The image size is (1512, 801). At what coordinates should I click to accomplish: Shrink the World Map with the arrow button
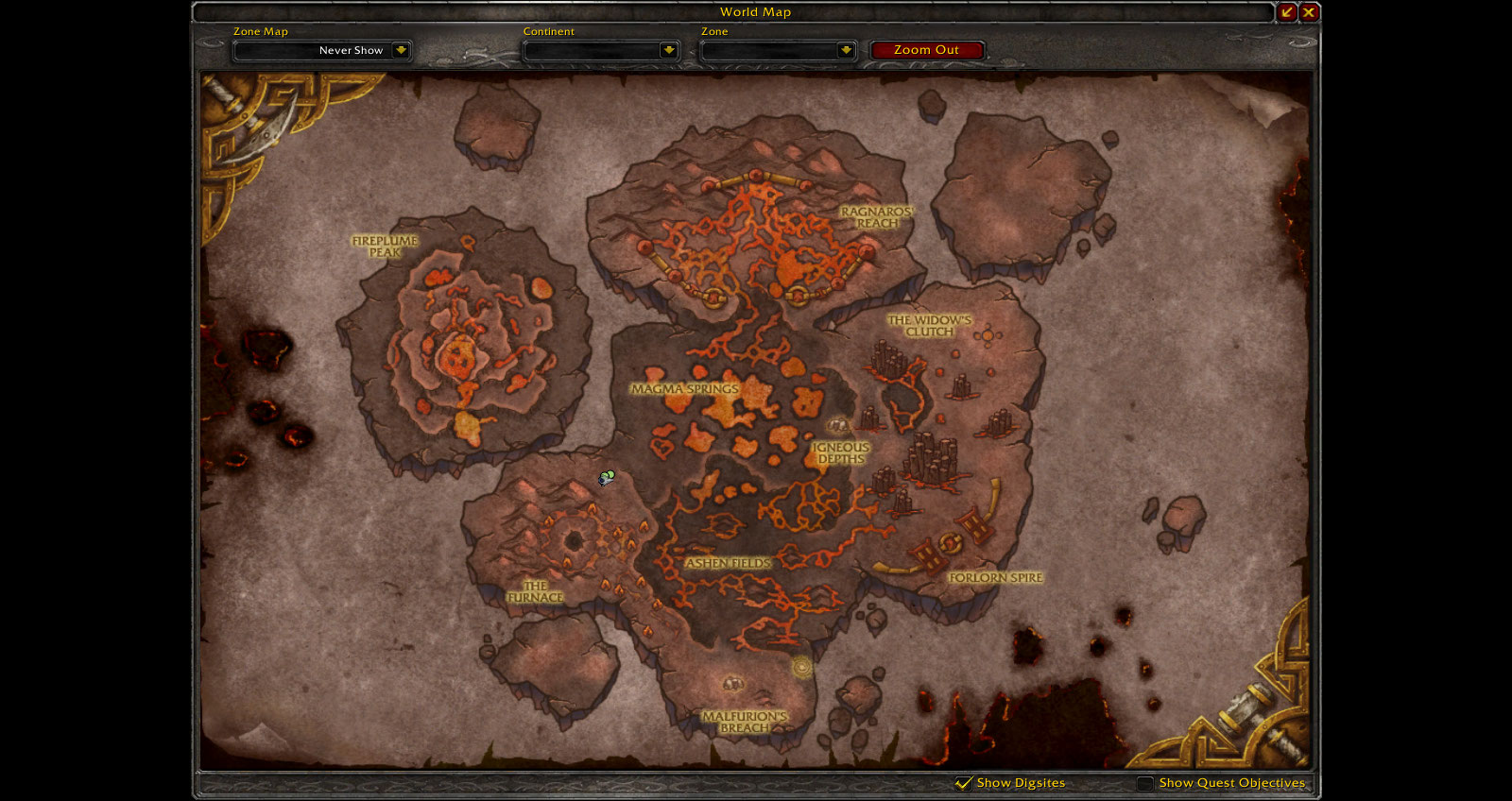coord(1287,12)
